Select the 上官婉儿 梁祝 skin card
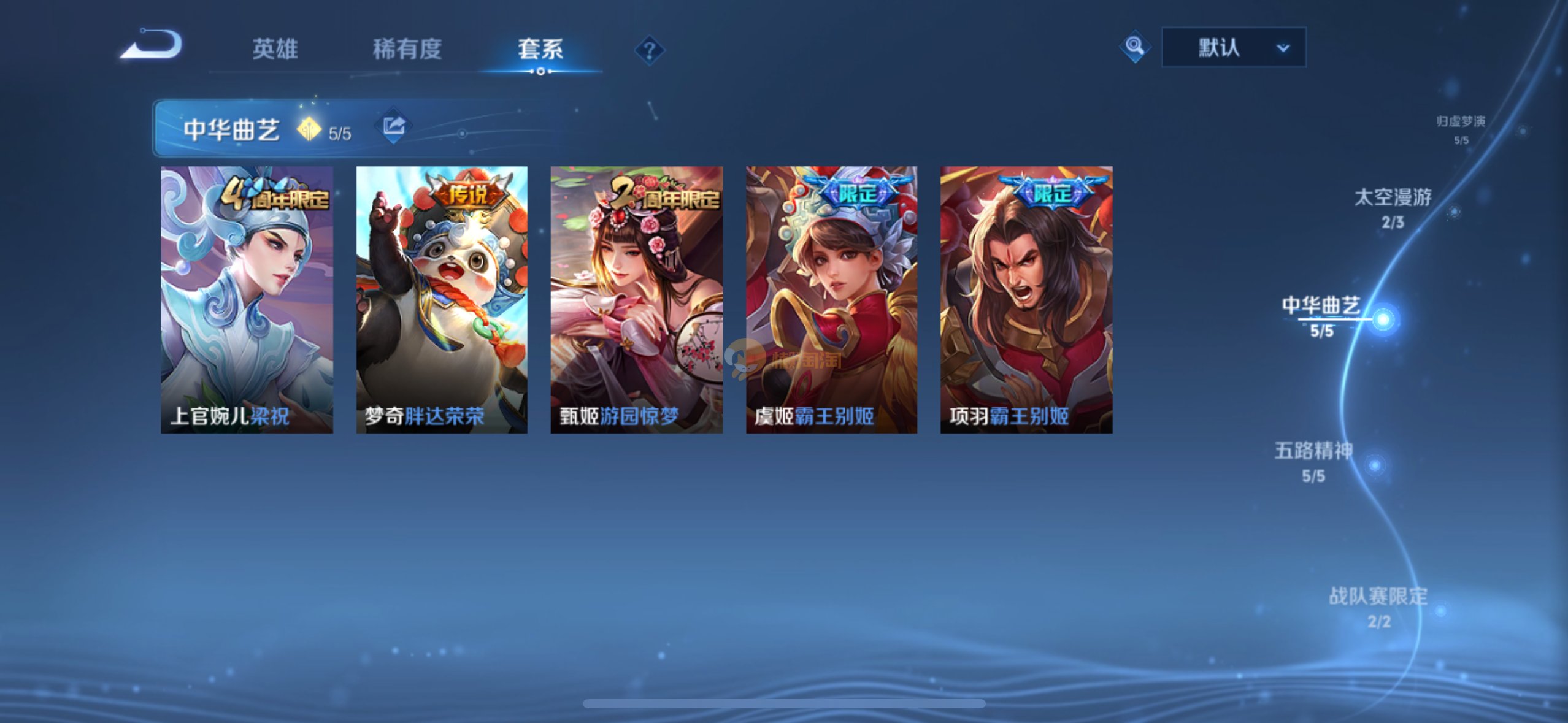Viewport: 1568px width, 723px height. [x=247, y=299]
